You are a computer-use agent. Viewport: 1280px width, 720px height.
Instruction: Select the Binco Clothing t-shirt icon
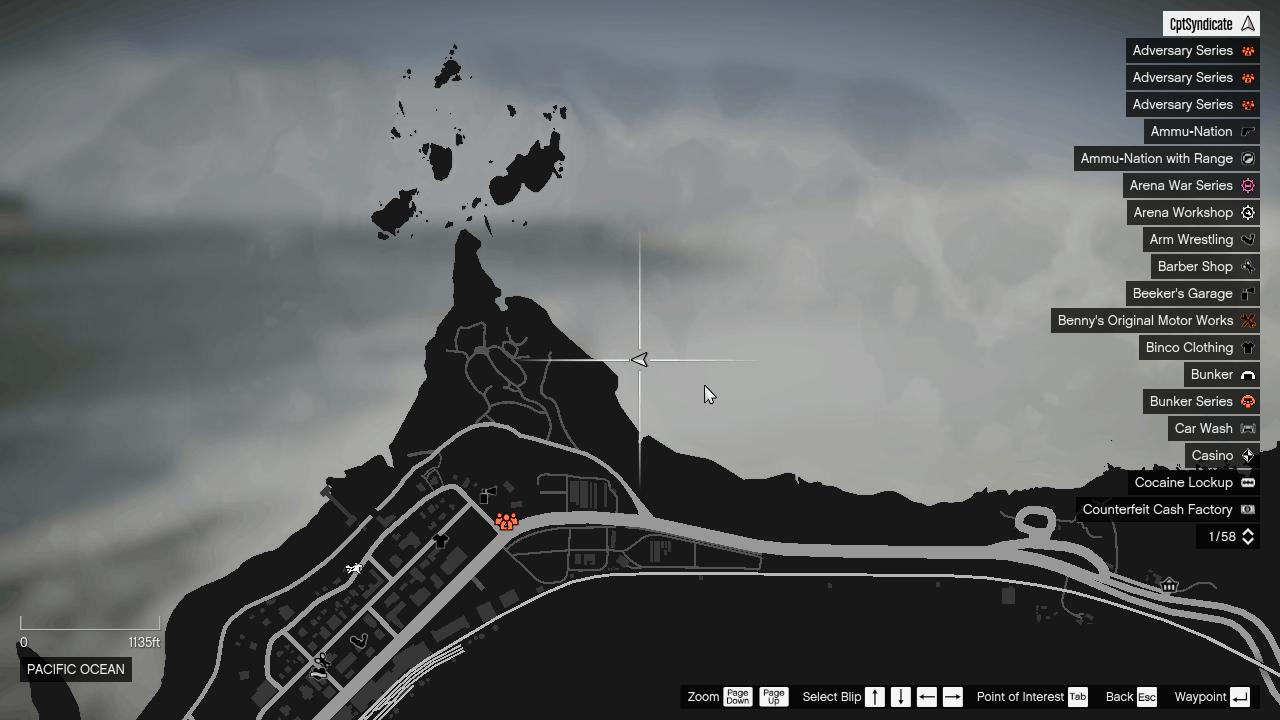(1248, 347)
